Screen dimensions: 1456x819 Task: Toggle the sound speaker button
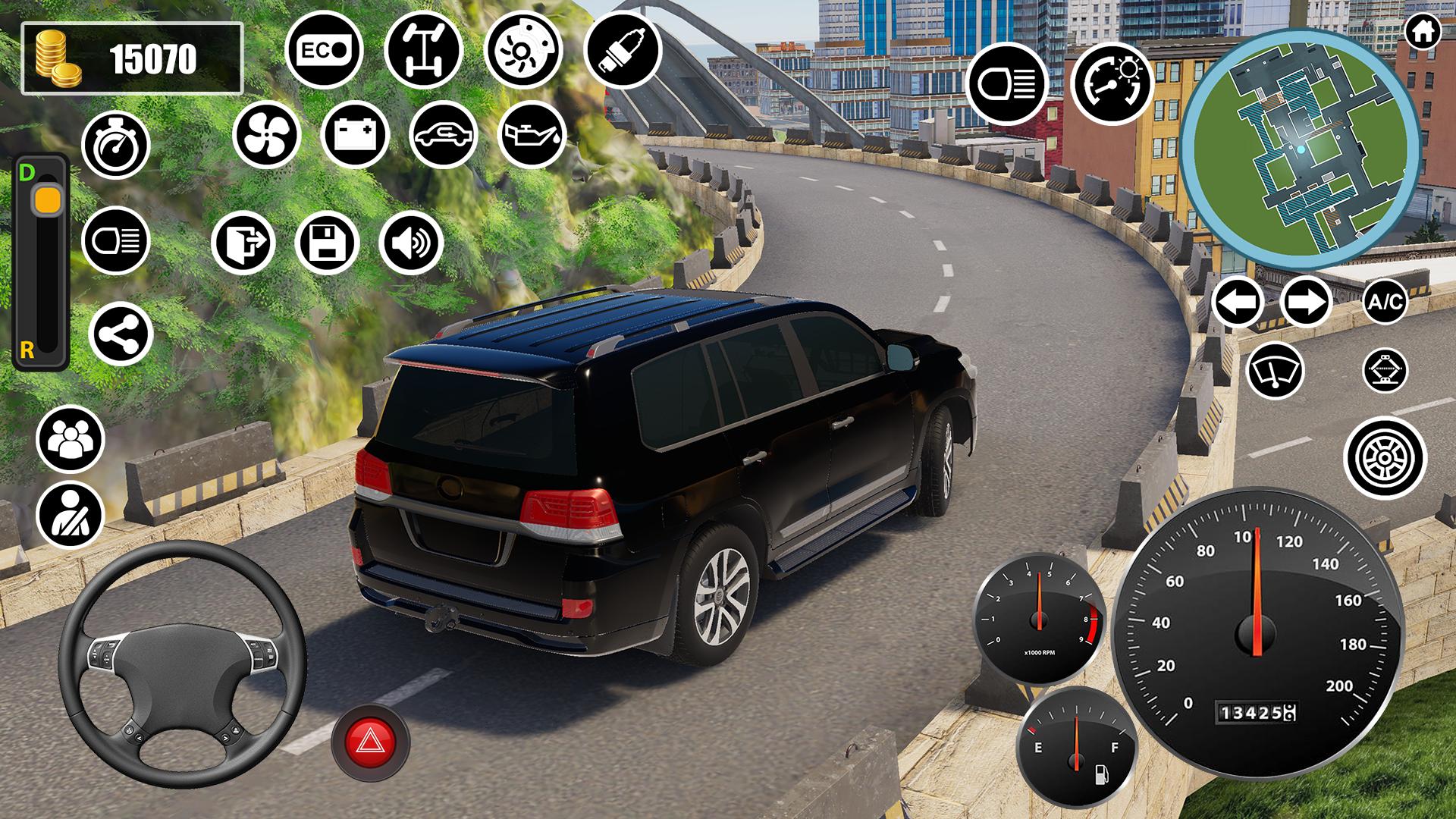(x=410, y=243)
